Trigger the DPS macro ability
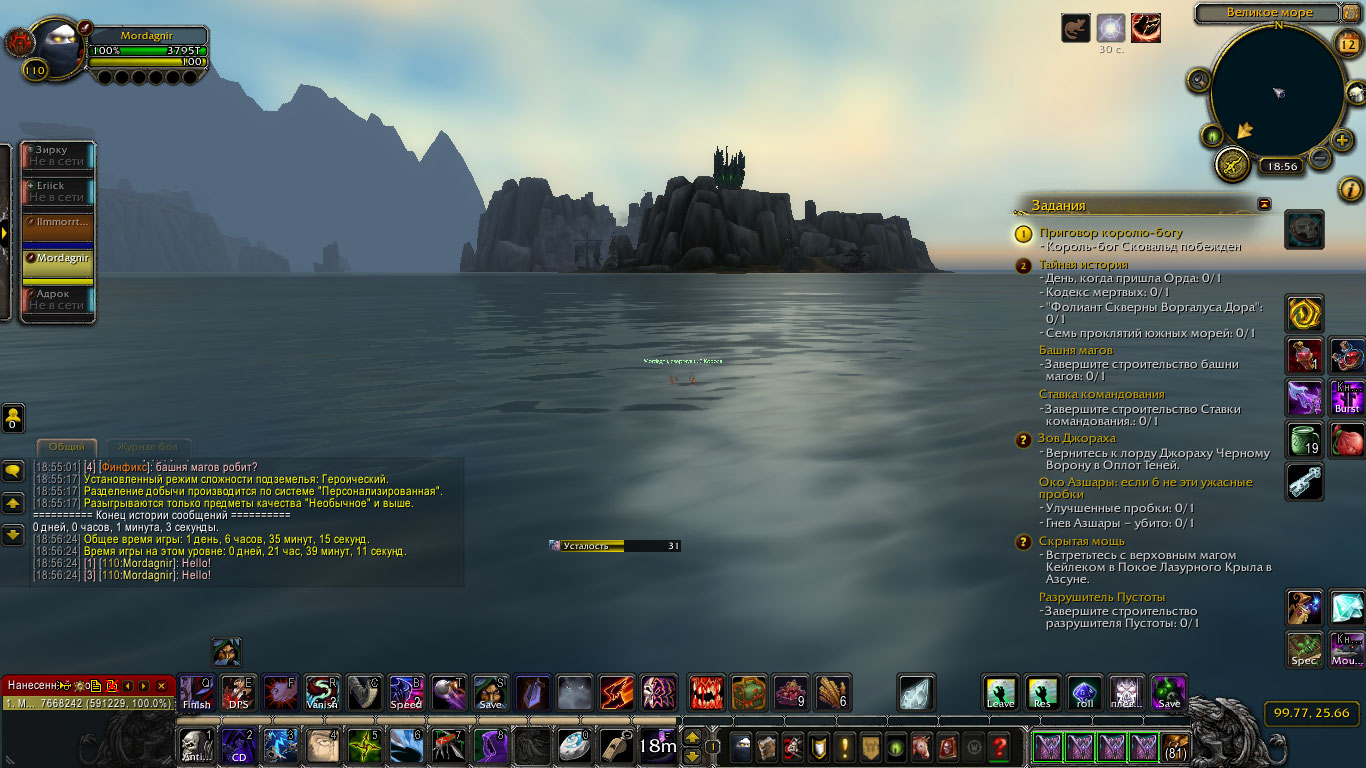Viewport: 1366px width, 768px height. coord(238,692)
